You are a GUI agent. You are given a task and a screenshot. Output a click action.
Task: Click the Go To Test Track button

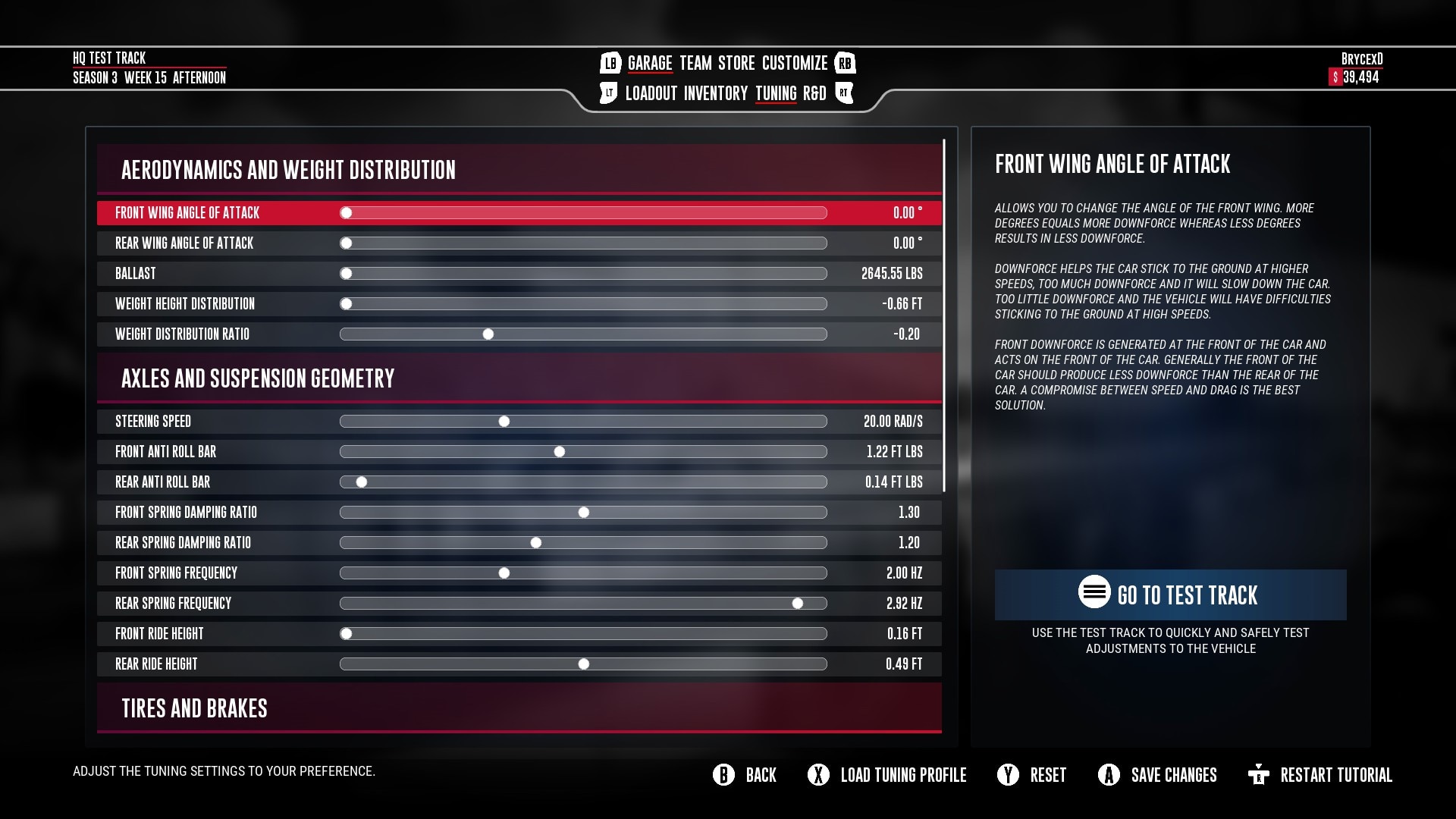click(1170, 595)
